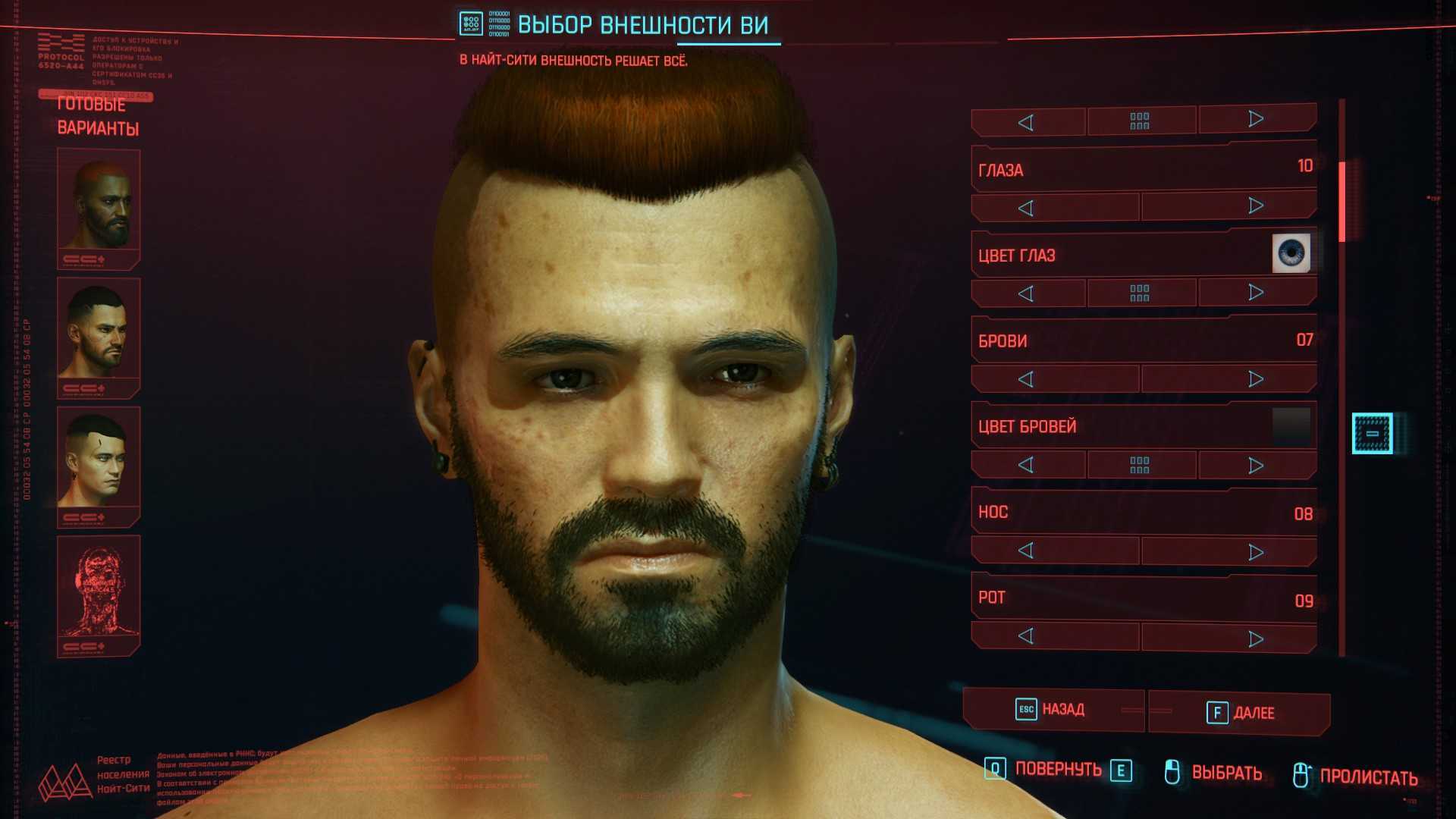Choose previous eye color under ЦВЕТ ГЛАЗ
This screenshot has height=819, width=1456.
click(x=1026, y=293)
